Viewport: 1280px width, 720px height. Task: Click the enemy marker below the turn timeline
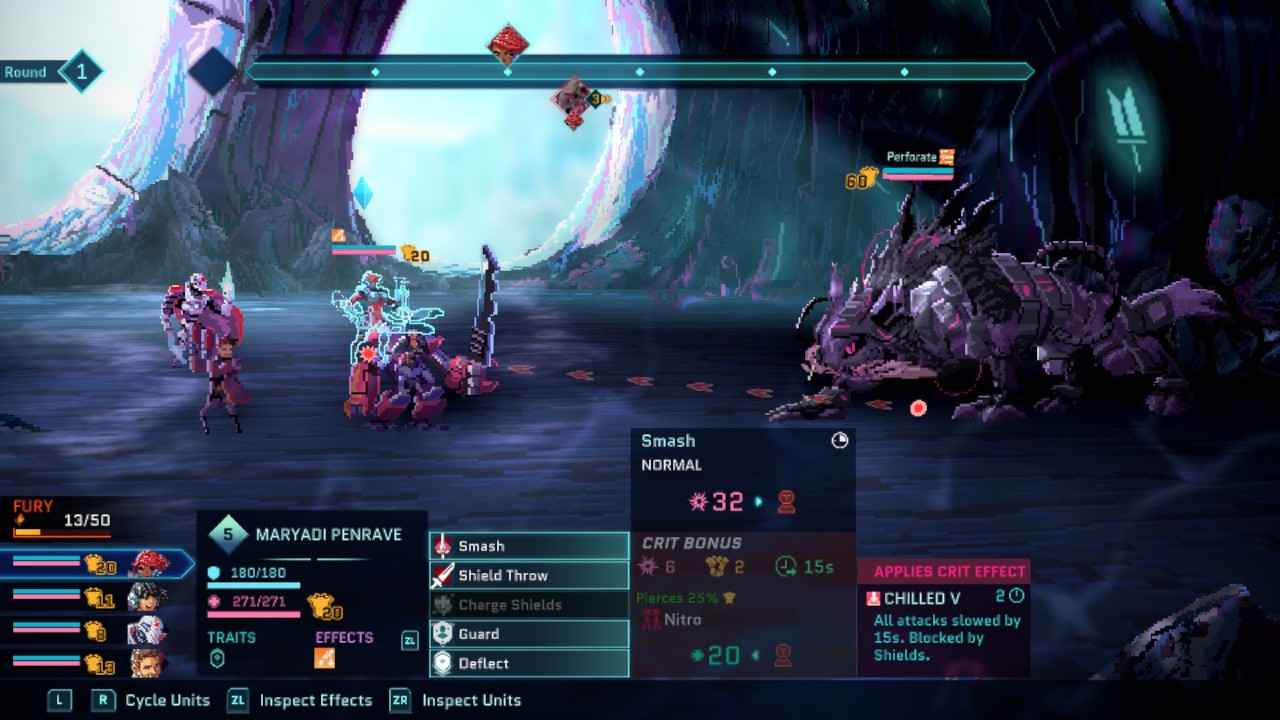pyautogui.click(x=573, y=101)
